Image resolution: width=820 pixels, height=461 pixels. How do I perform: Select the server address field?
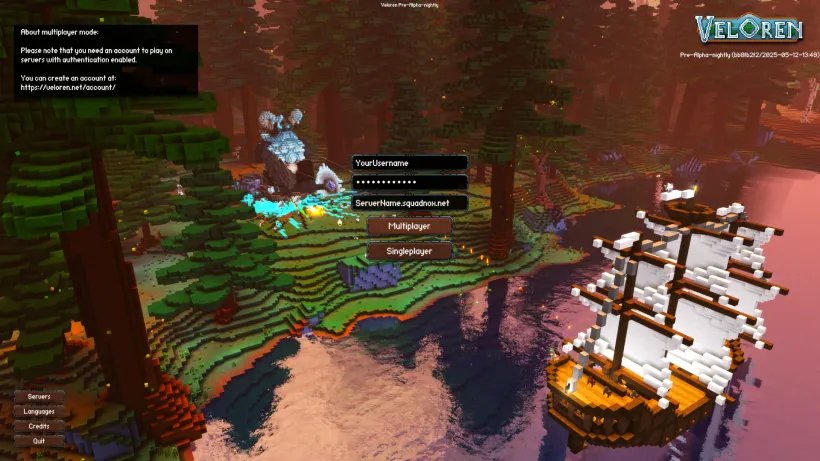click(x=409, y=202)
